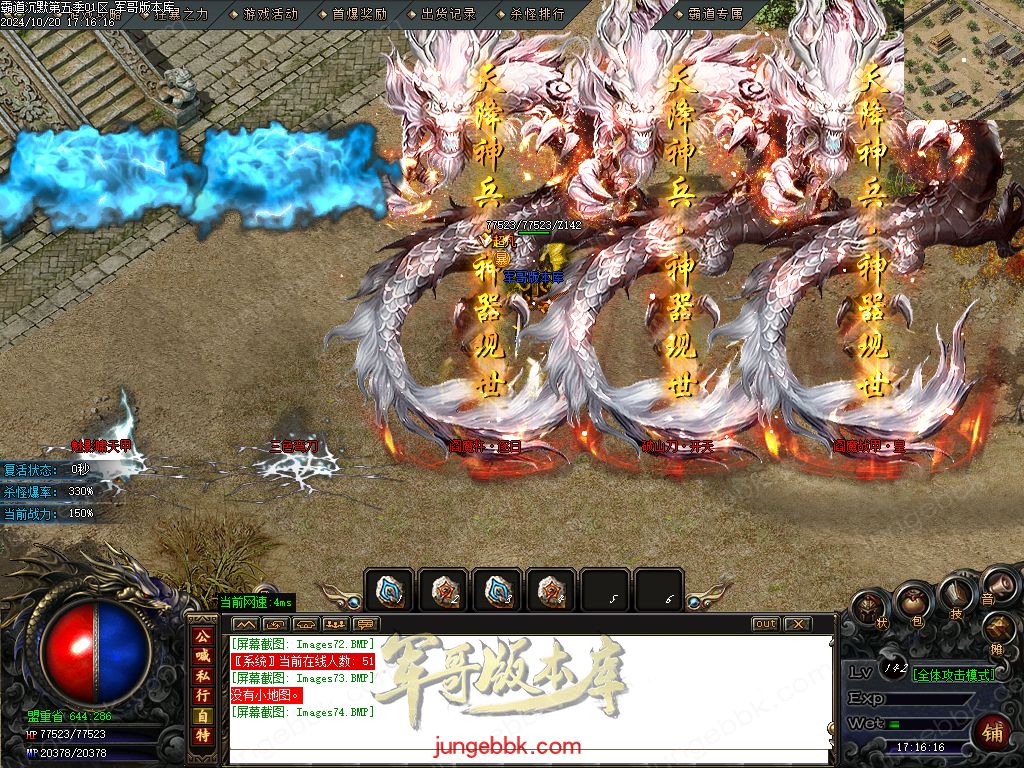Click the minimap in the corner

click(964, 60)
